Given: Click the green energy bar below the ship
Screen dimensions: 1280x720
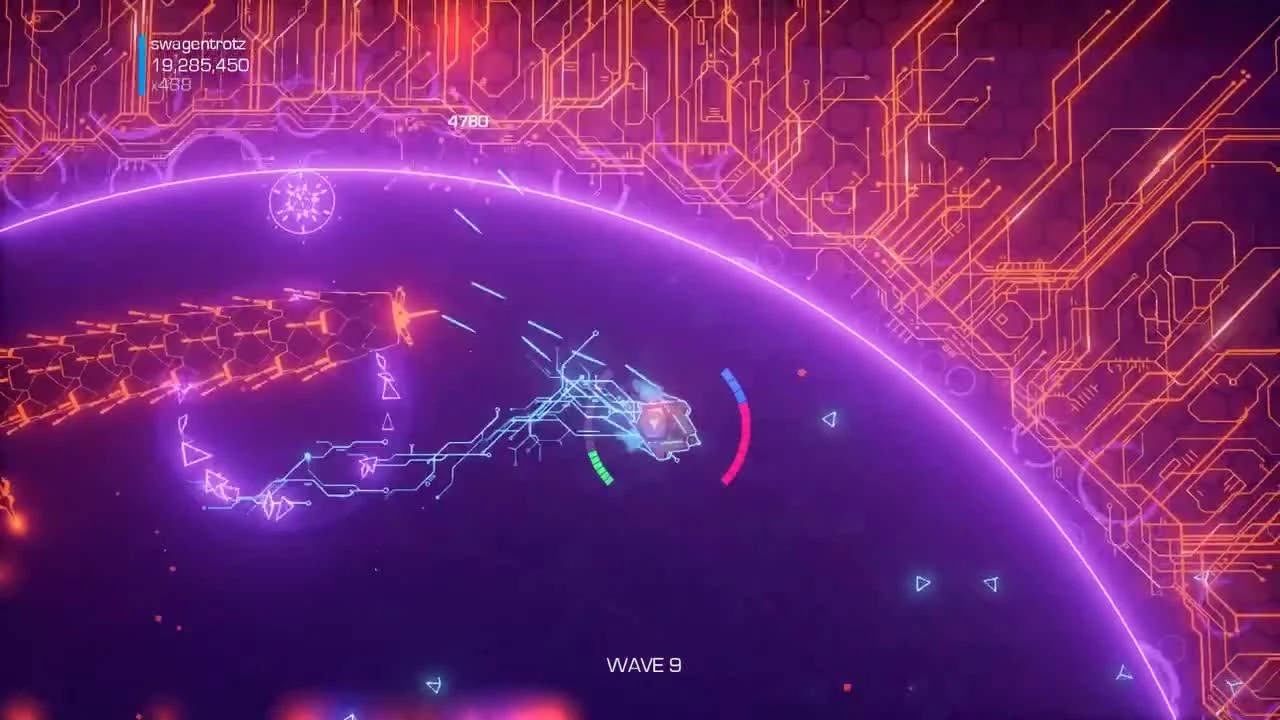Looking at the screenshot, I should point(599,468).
